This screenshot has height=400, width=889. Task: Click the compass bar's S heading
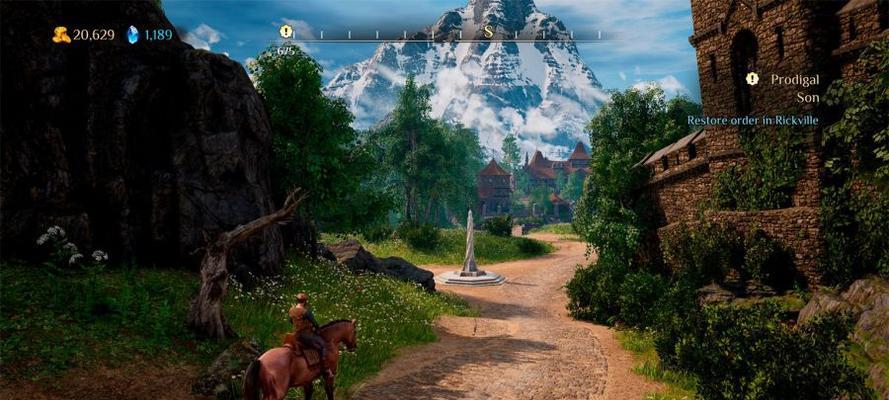coord(489,31)
